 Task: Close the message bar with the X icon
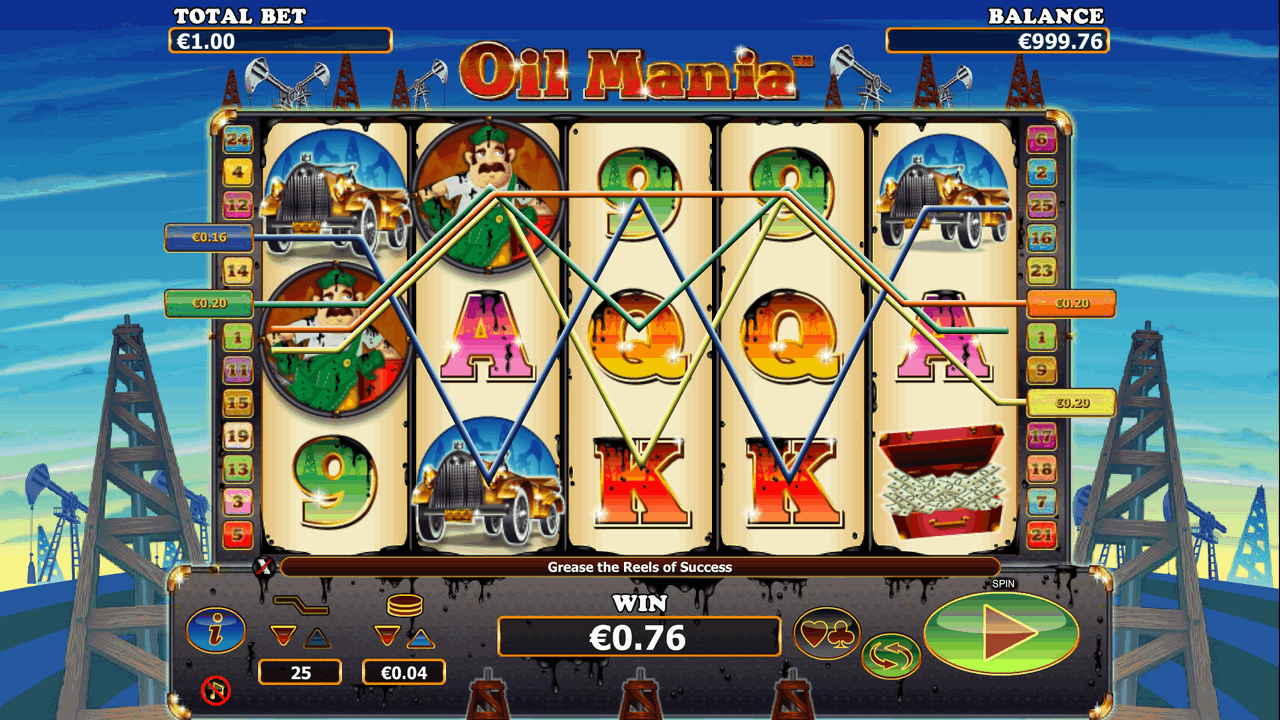pos(264,567)
